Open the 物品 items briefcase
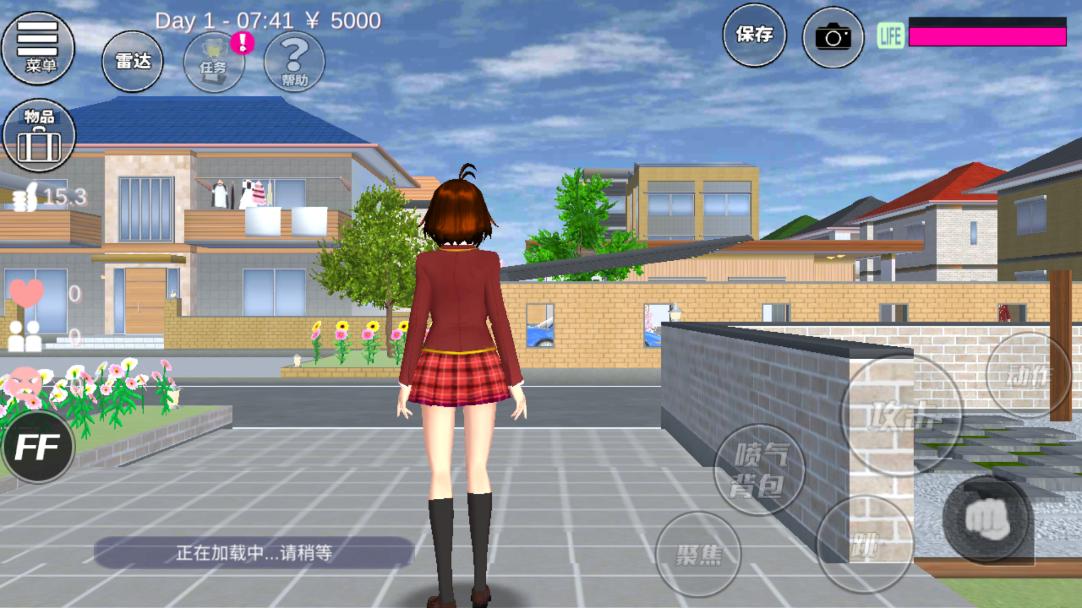Viewport: 1082px width, 608px height. [39, 135]
